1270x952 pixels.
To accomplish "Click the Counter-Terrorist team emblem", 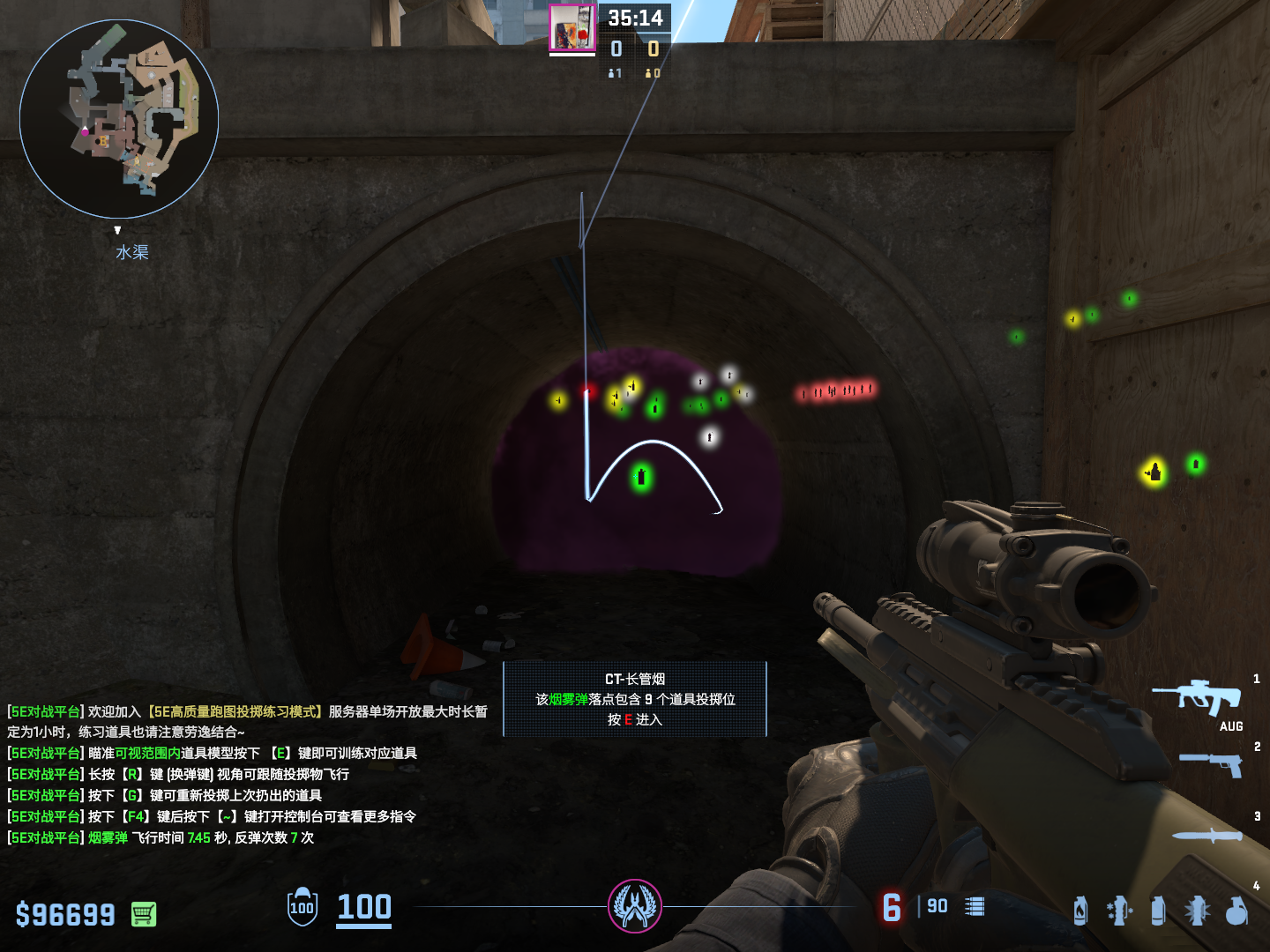I will (x=634, y=906).
